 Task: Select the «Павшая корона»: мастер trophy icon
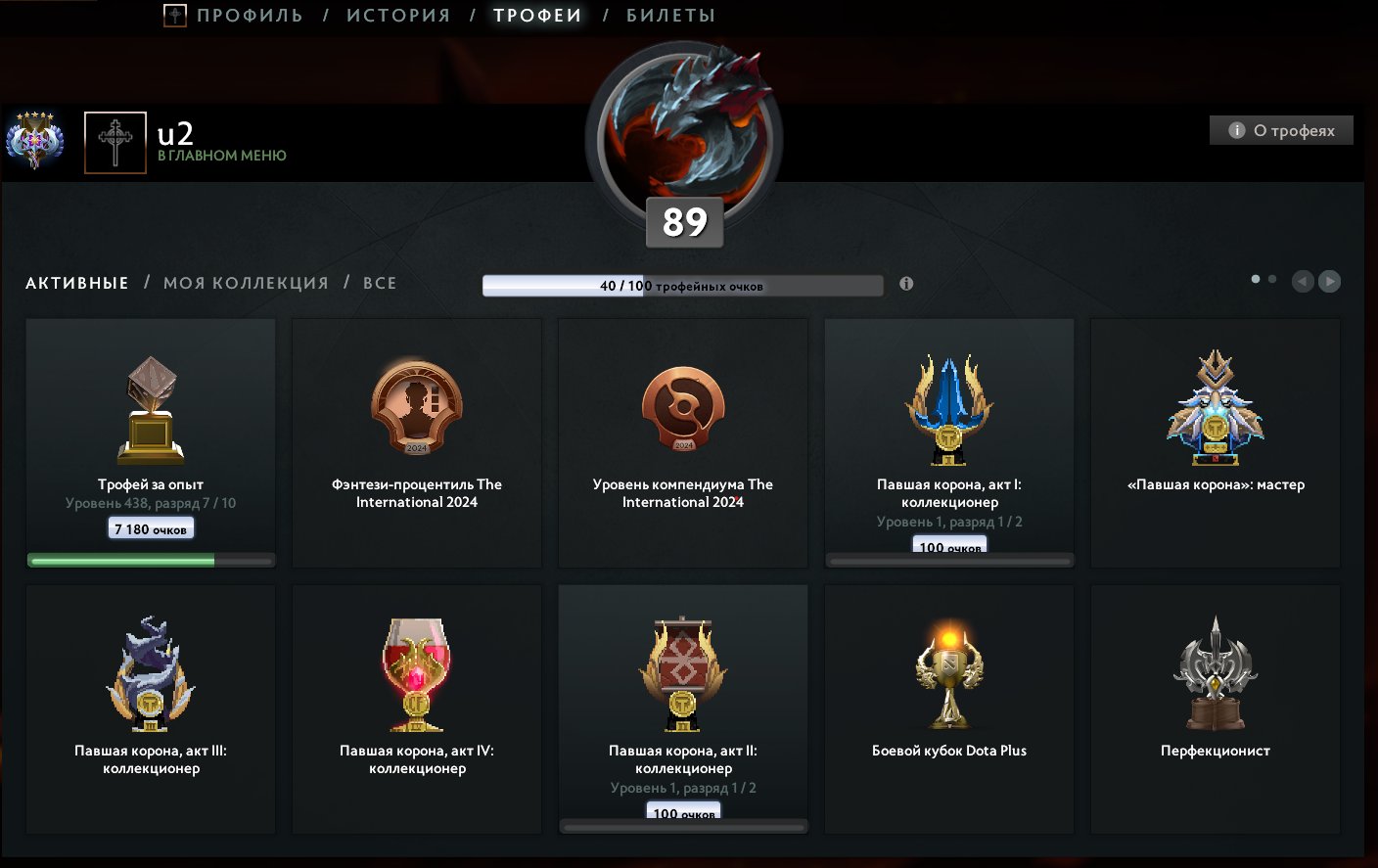1215,406
